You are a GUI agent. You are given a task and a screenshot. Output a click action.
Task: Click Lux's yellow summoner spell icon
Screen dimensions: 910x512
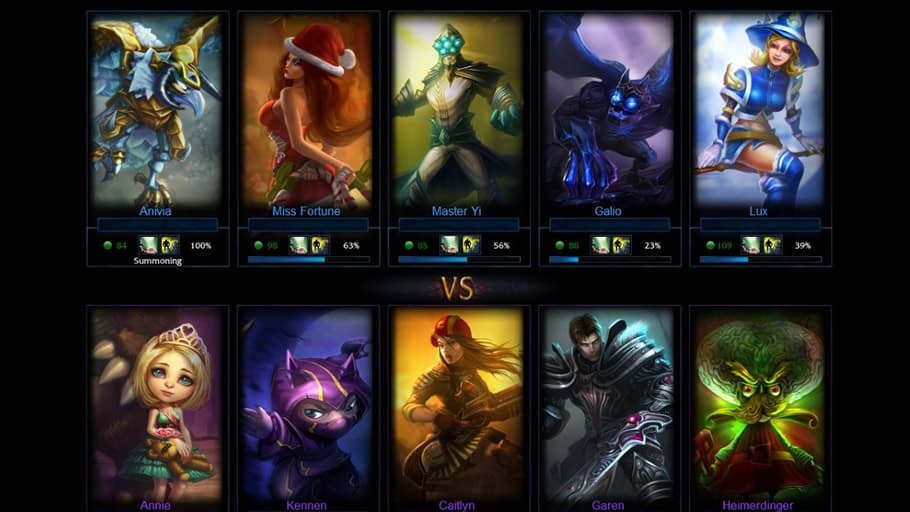(x=772, y=245)
